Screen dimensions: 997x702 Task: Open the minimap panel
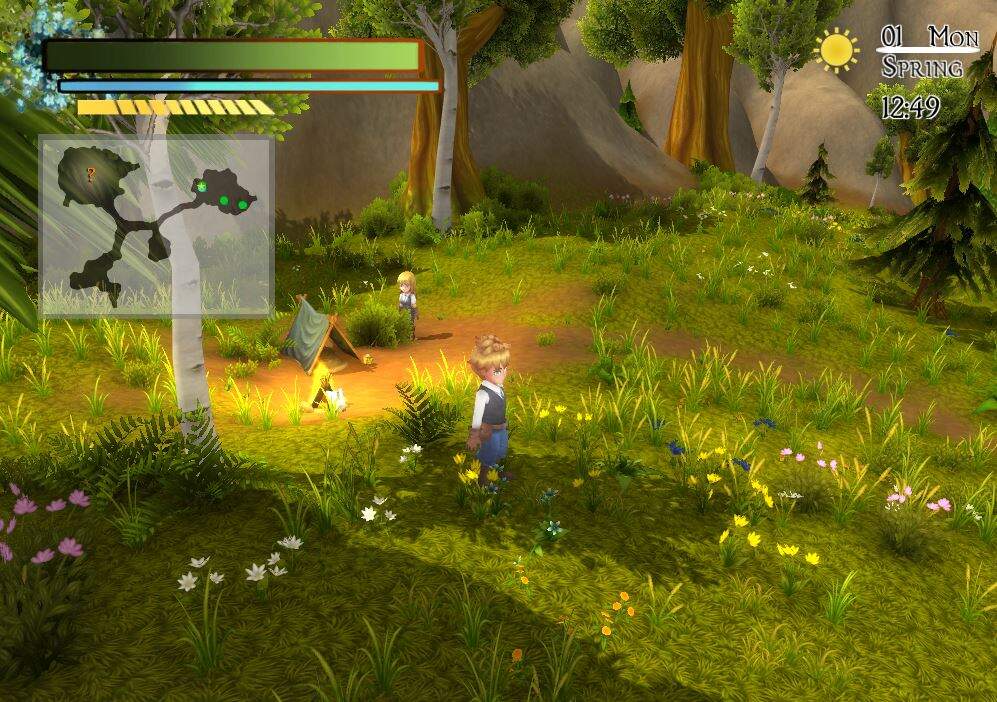[x=156, y=226]
